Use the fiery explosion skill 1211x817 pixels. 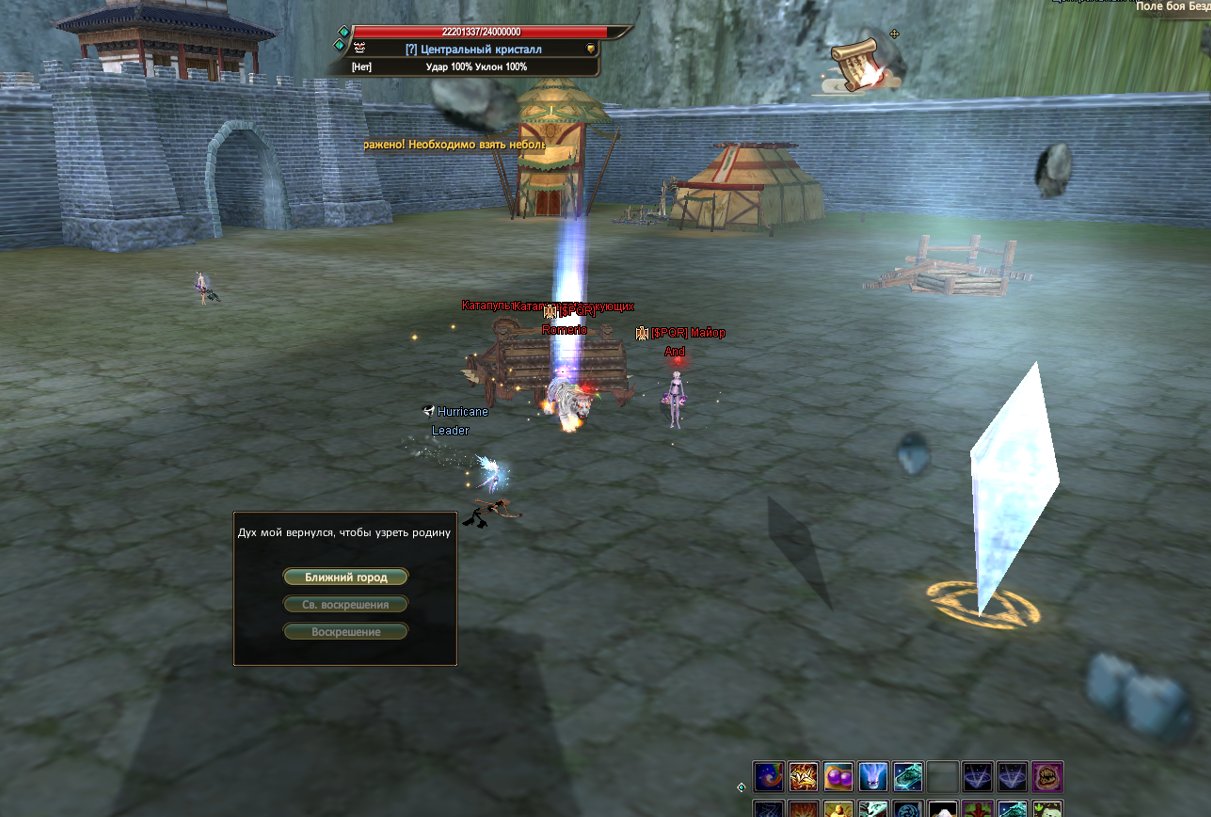coord(803,776)
